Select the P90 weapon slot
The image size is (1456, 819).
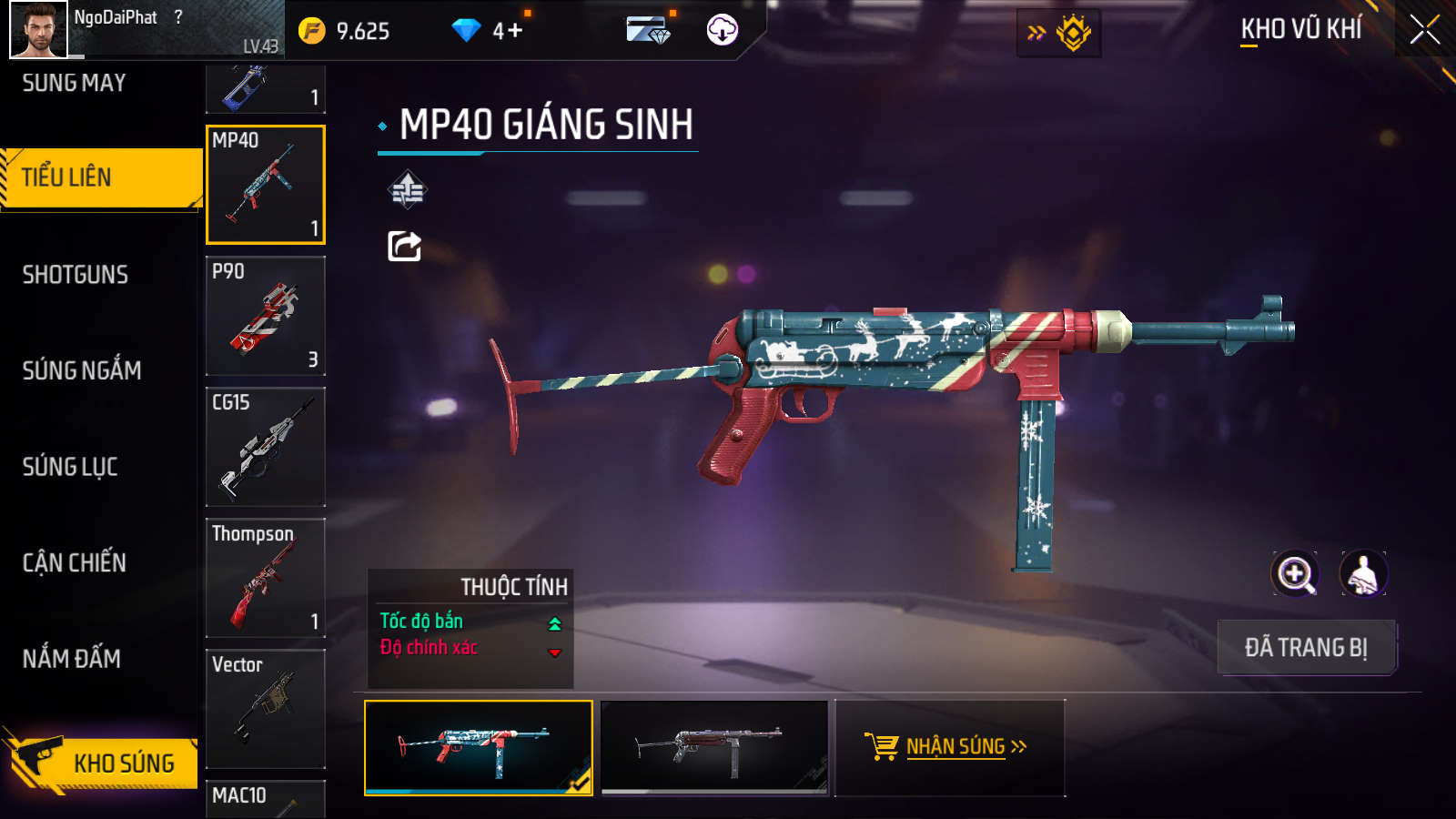click(x=266, y=316)
